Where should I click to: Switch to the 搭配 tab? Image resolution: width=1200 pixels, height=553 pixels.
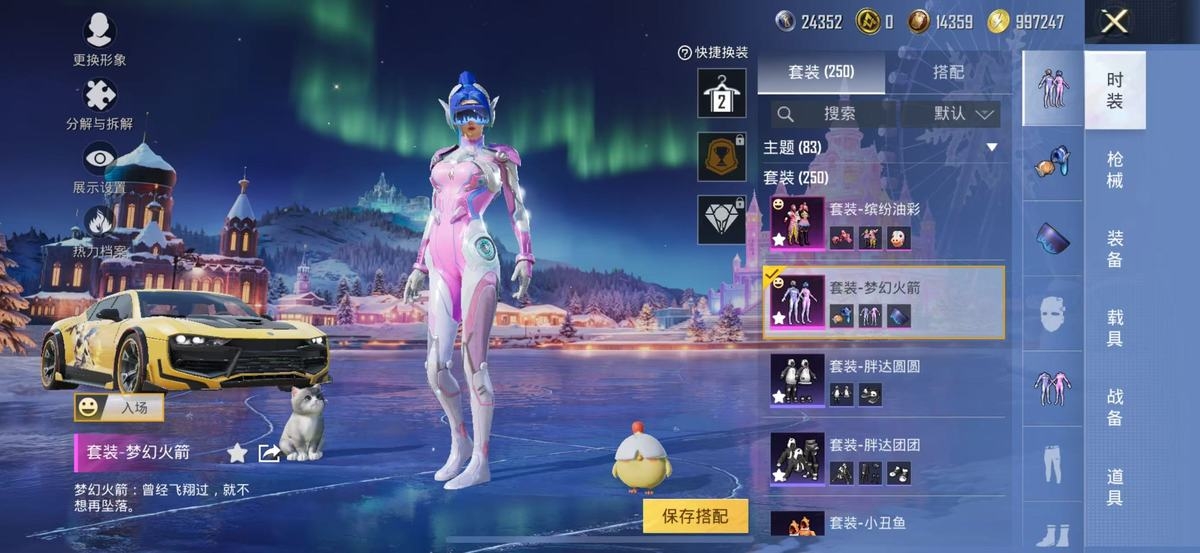[948, 72]
